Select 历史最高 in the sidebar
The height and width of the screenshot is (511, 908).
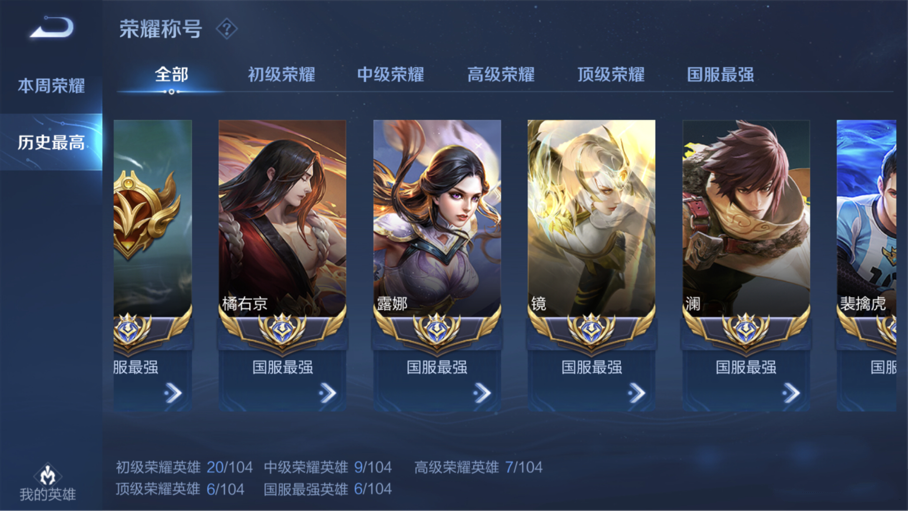point(51,142)
